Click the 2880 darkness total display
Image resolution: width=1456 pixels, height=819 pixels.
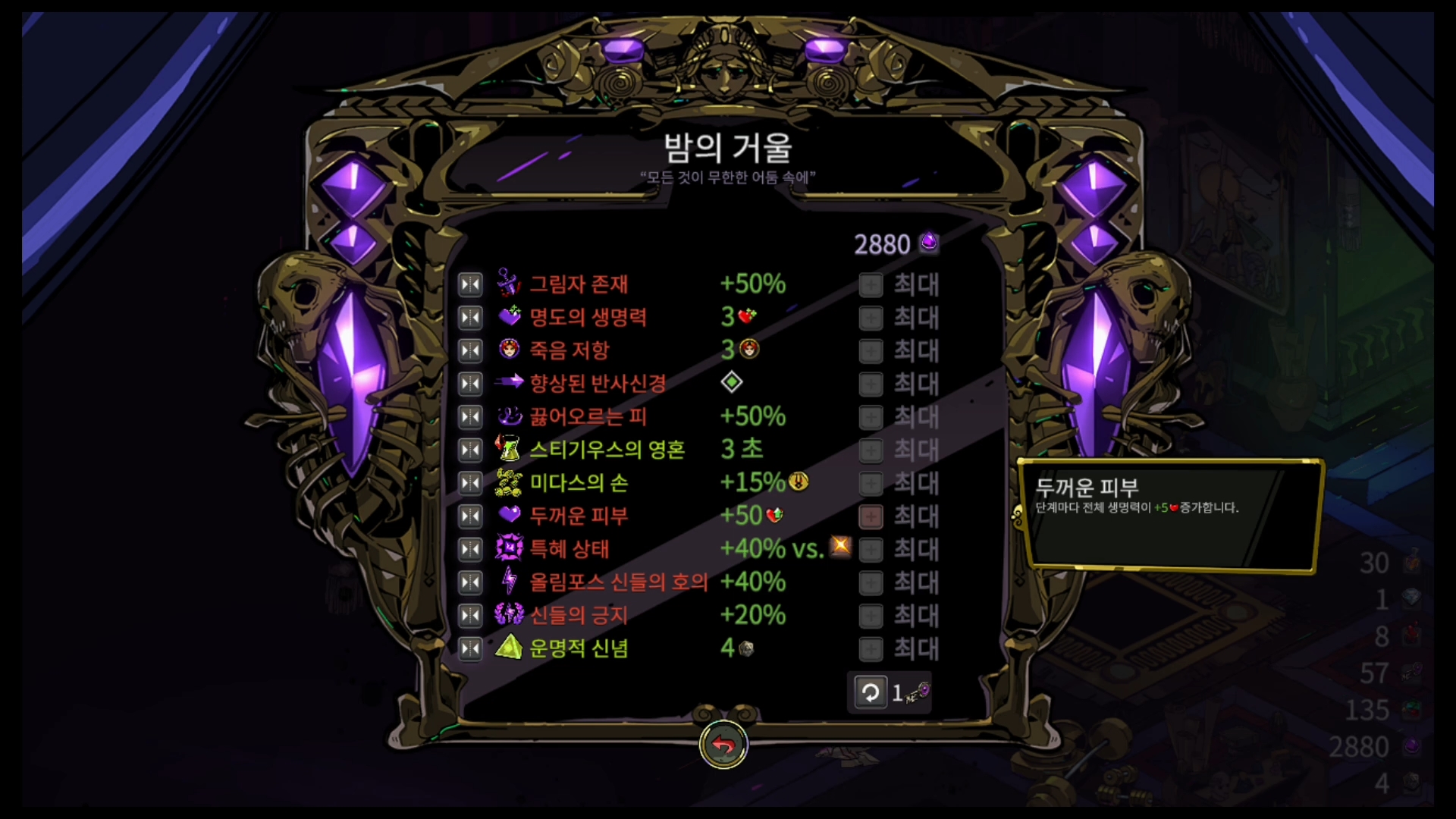click(895, 243)
